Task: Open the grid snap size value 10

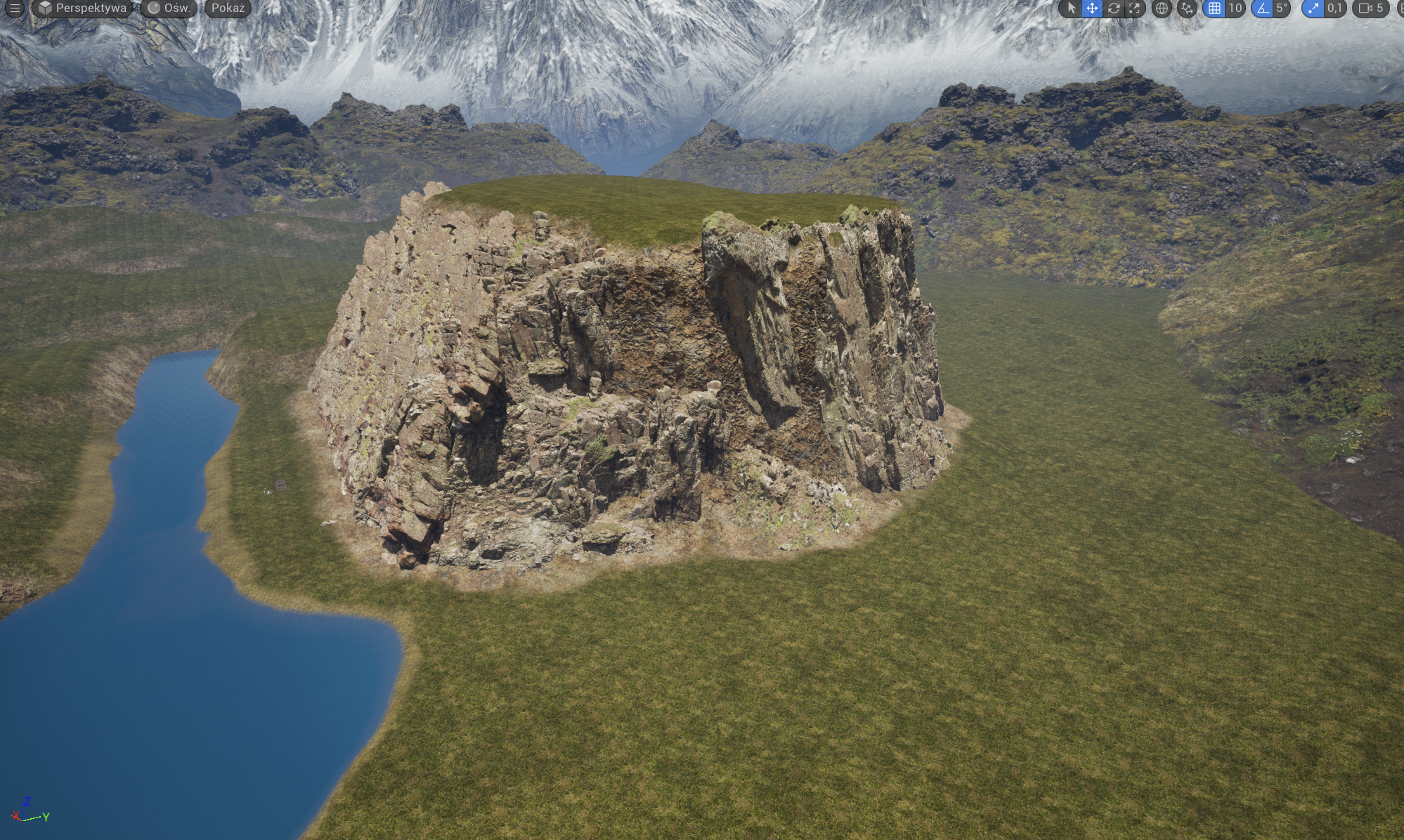Action: 1235,8
